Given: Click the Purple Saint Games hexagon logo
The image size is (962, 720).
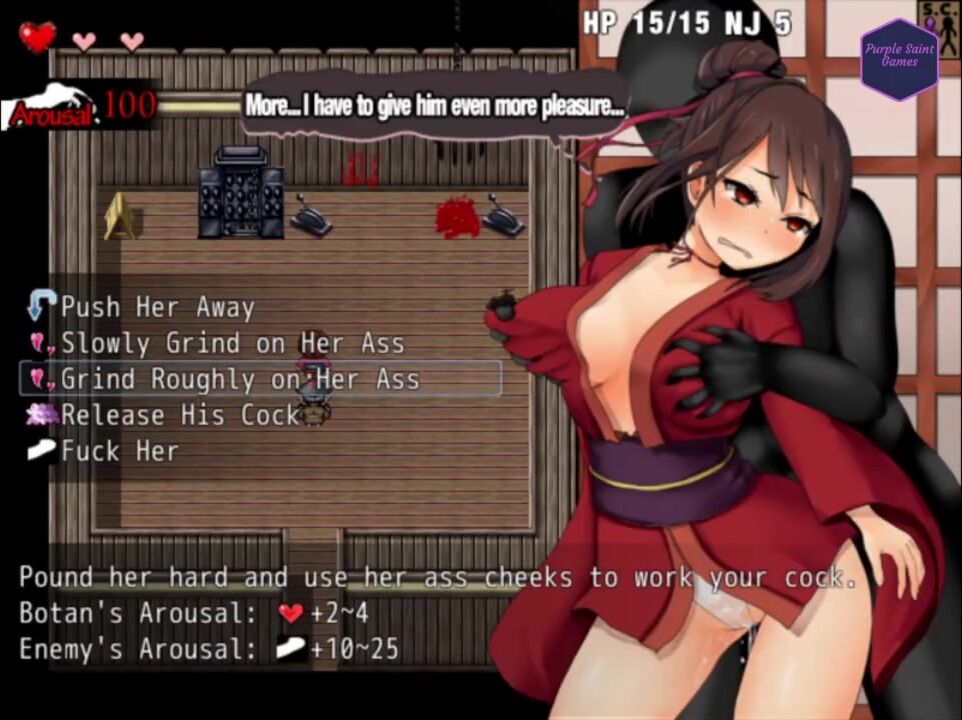Looking at the screenshot, I should pos(899,58).
